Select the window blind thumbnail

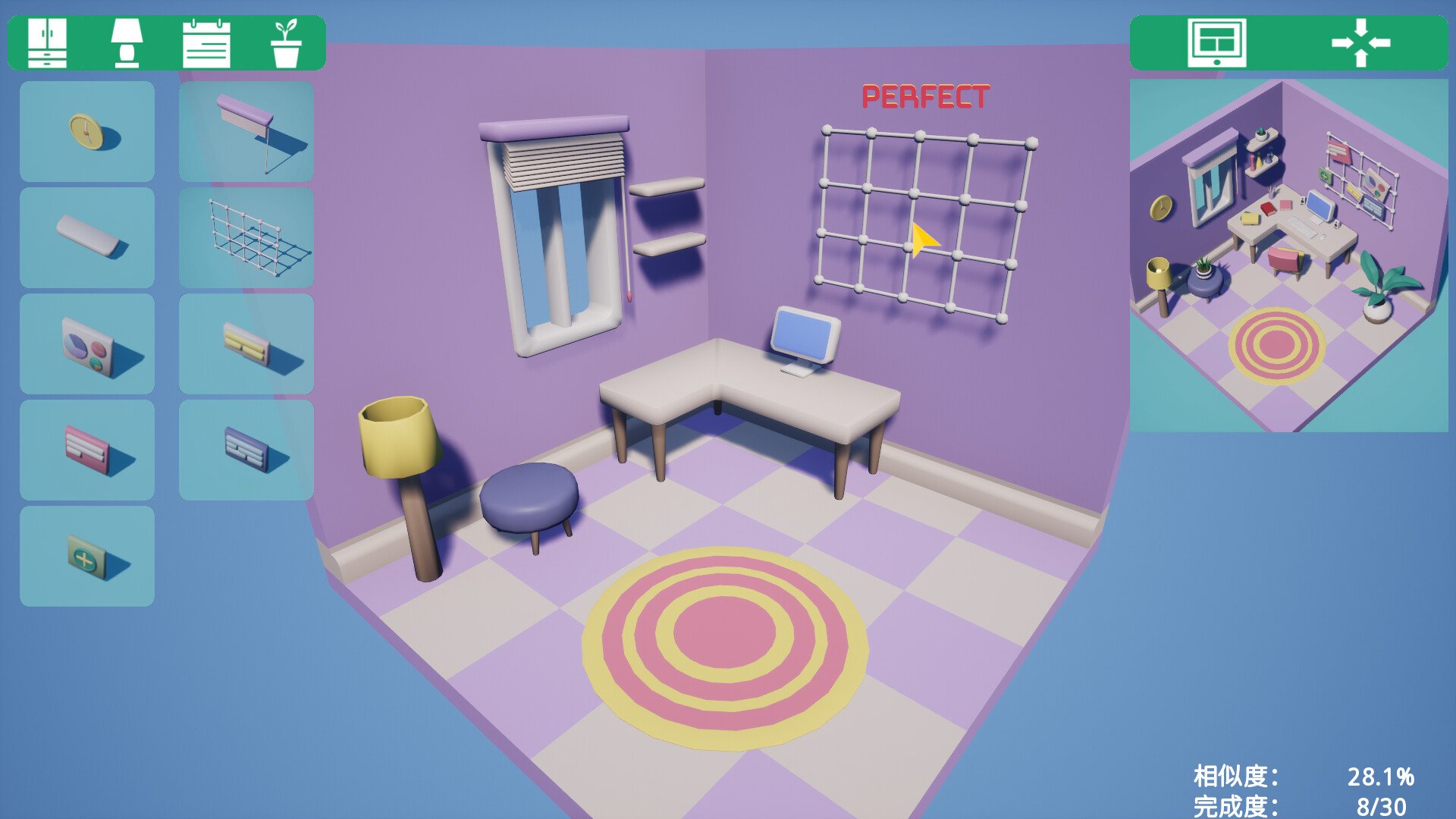244,131
